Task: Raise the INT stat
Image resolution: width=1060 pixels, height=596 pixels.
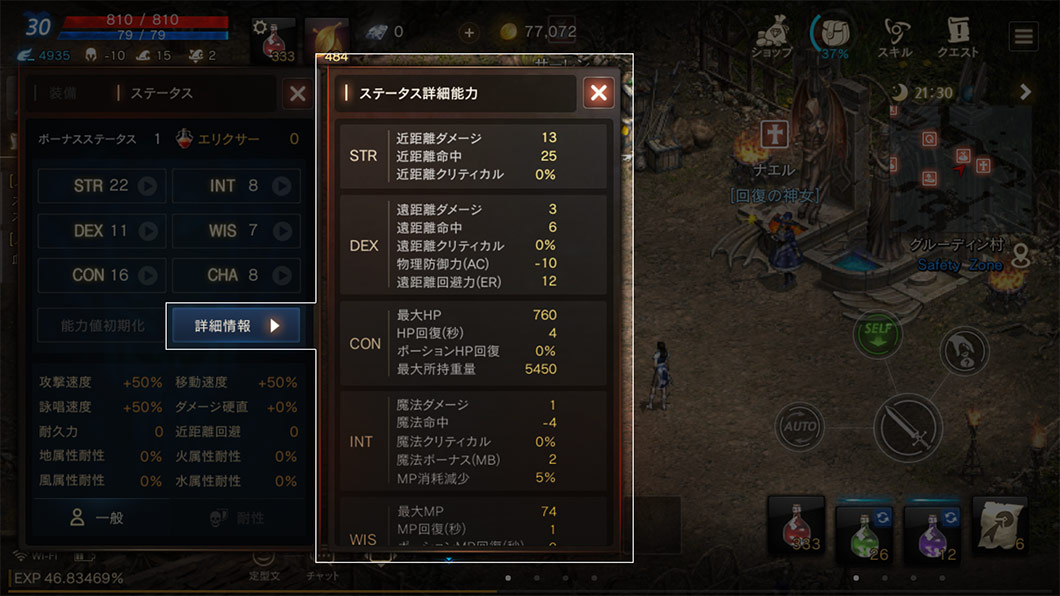Action: (282, 186)
